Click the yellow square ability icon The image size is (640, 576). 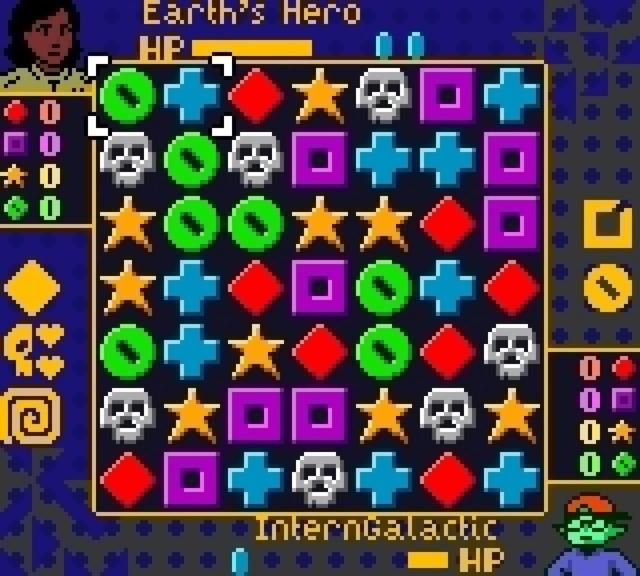[607, 224]
